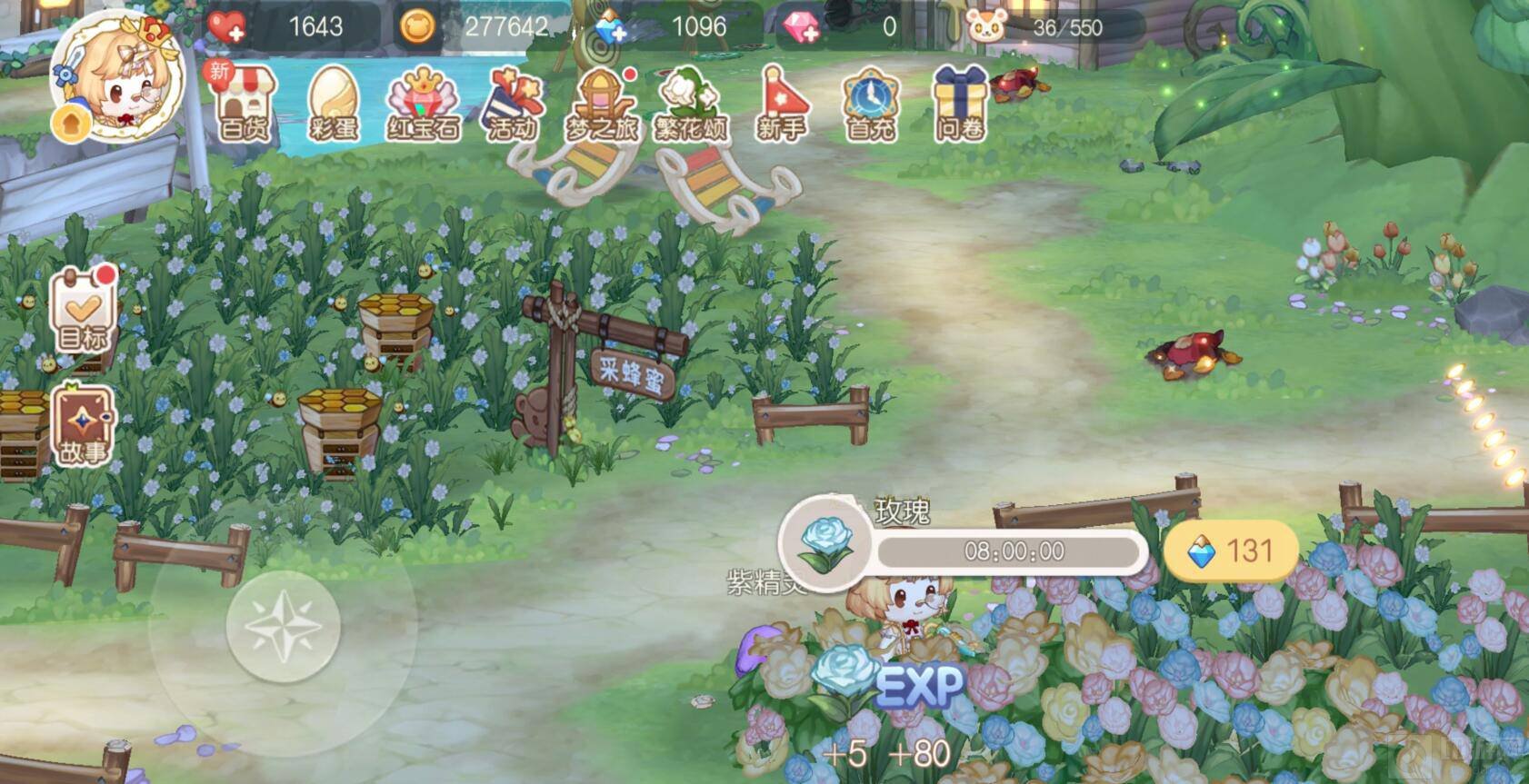Screen dimensions: 1529x784
Task: Select the blue rose 玫瑰 crop icon
Action: (x=825, y=542)
